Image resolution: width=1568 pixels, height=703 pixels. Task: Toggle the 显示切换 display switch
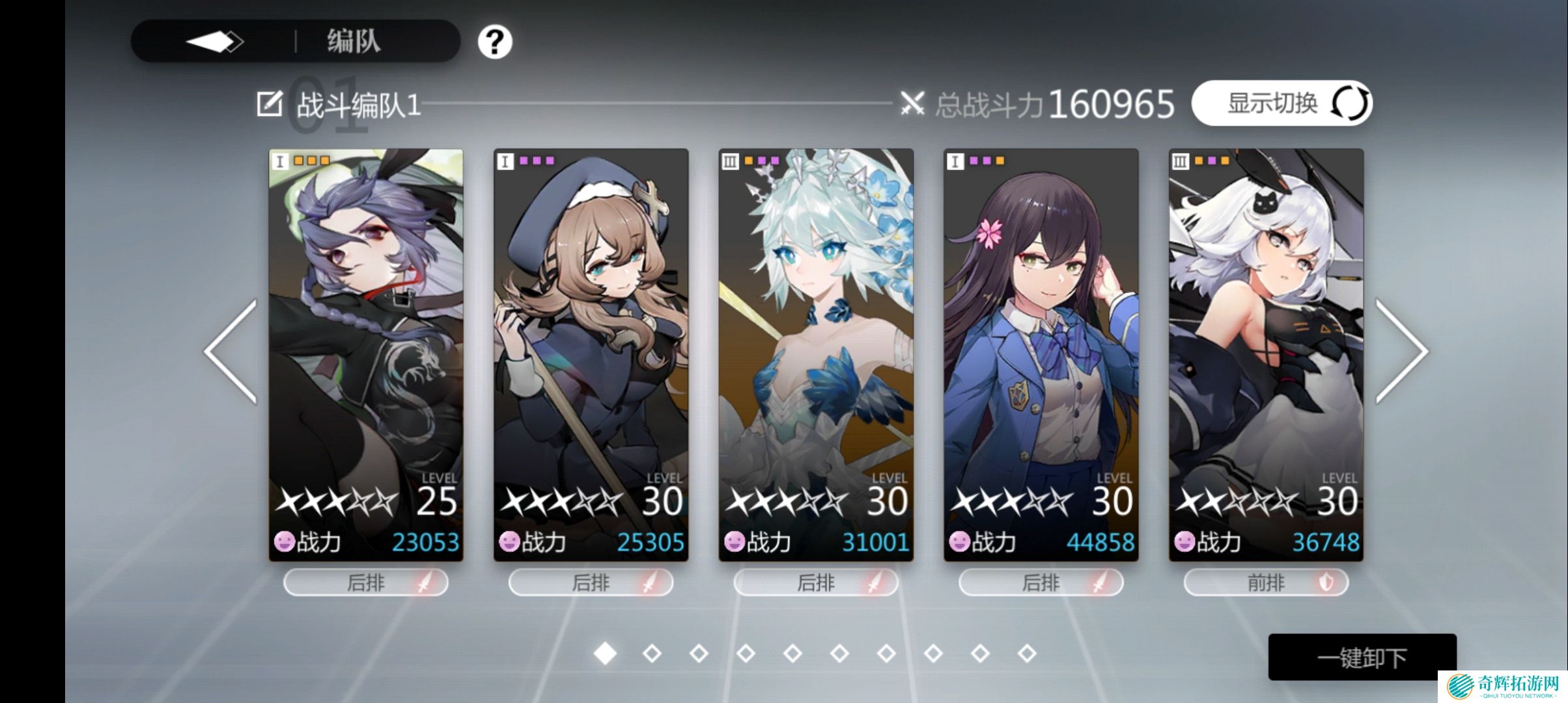[x=1281, y=103]
